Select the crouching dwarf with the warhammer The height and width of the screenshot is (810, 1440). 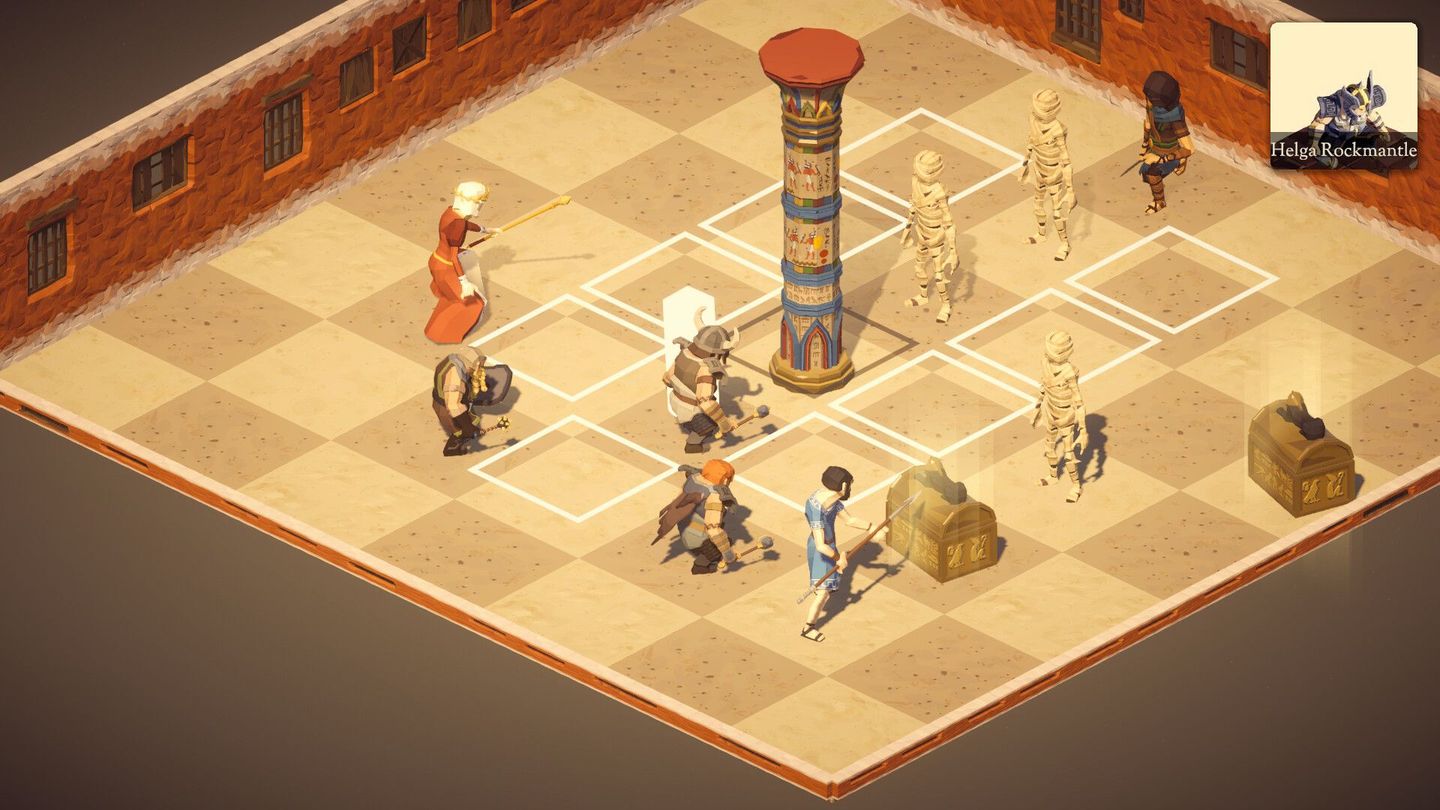[463, 400]
